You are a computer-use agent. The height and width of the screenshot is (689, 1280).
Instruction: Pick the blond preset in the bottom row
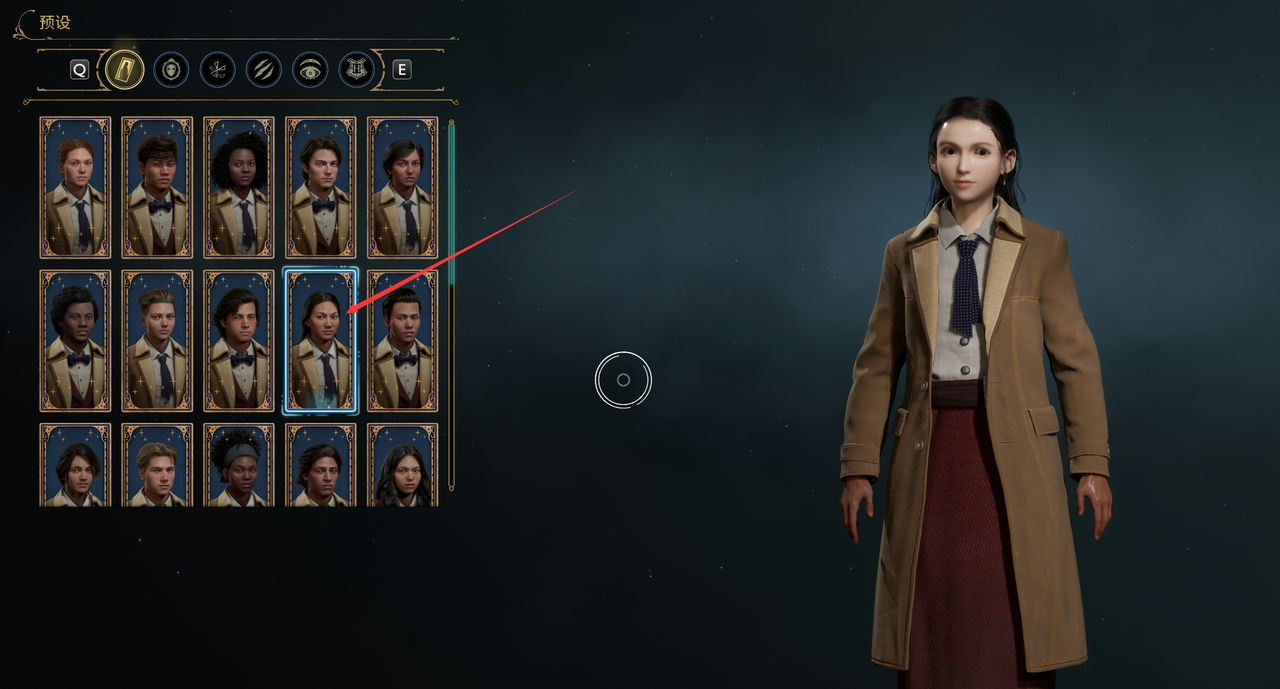tap(157, 466)
